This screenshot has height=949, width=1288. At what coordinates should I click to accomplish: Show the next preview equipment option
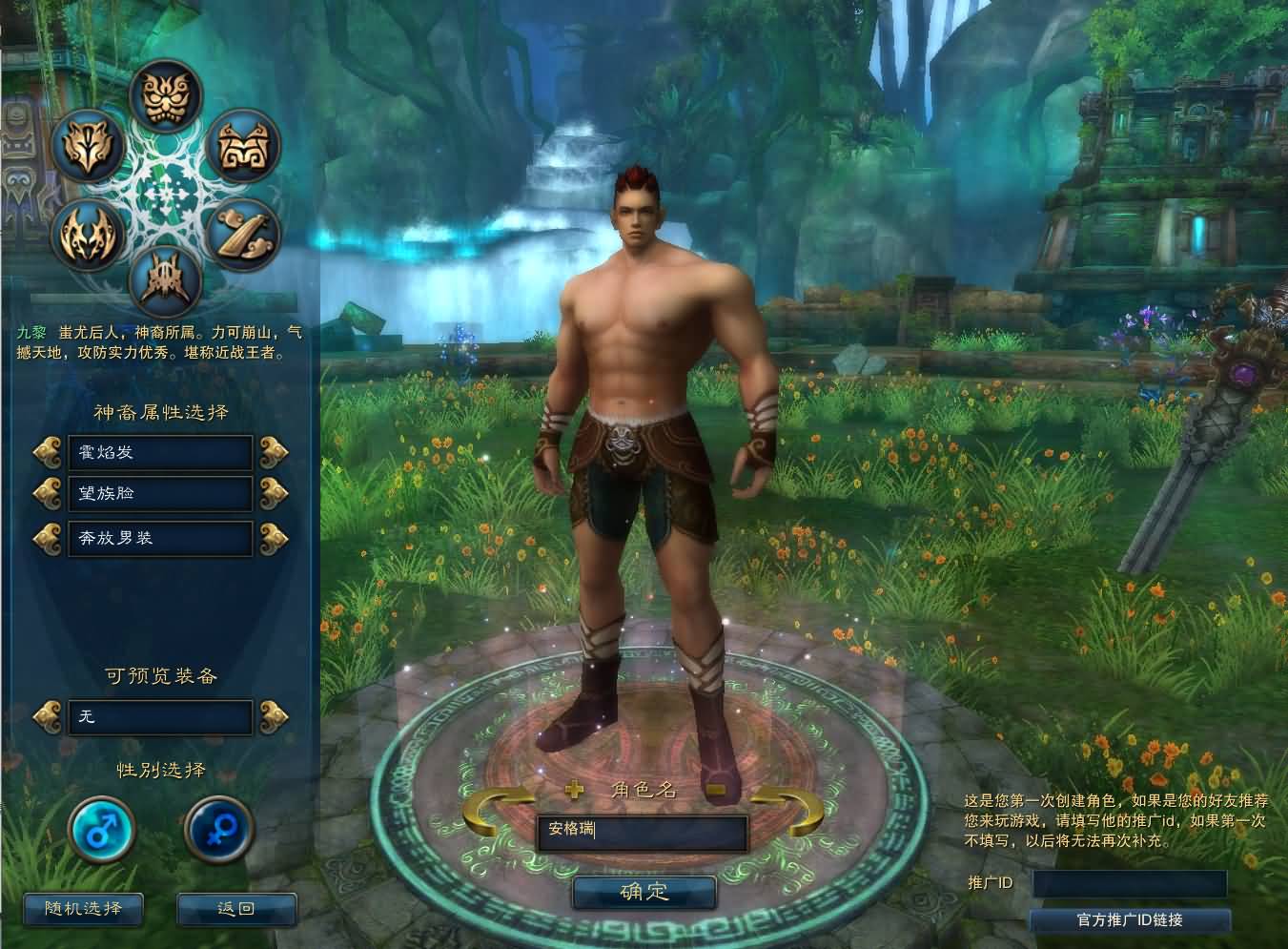tap(274, 715)
